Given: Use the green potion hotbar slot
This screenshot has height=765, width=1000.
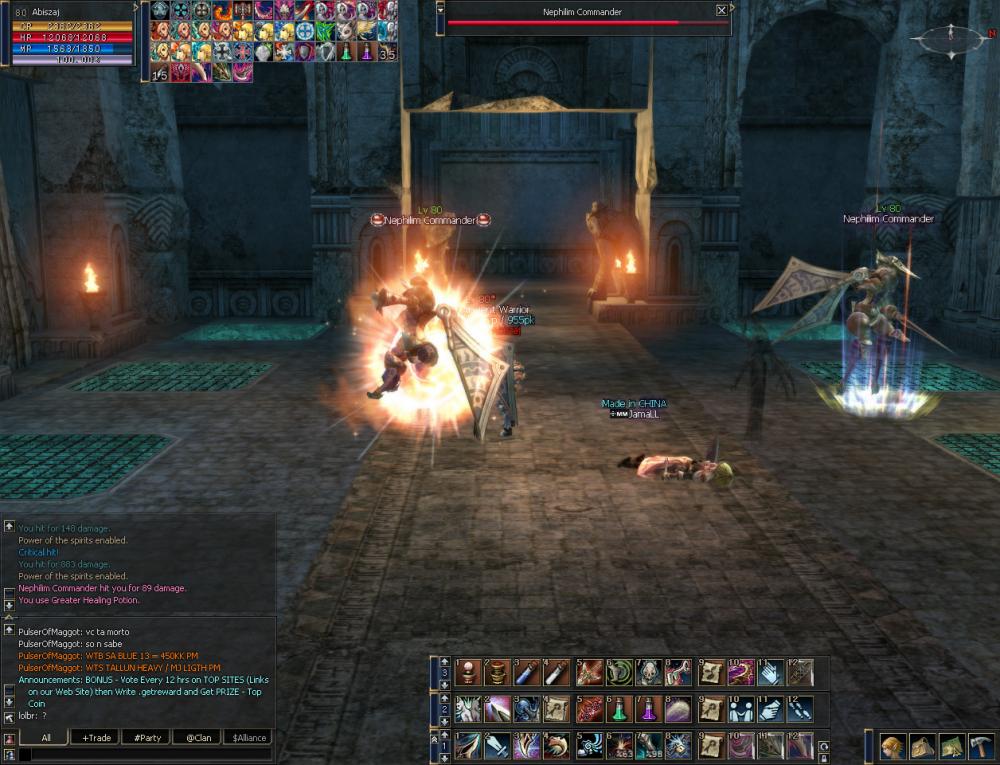Looking at the screenshot, I should click(x=619, y=709).
